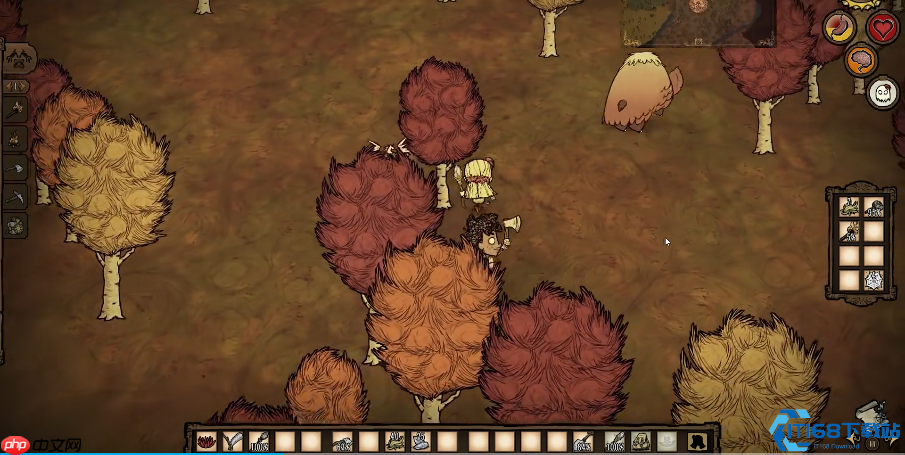Open the crafting menu paw tab
The image size is (905, 455).
19,58
